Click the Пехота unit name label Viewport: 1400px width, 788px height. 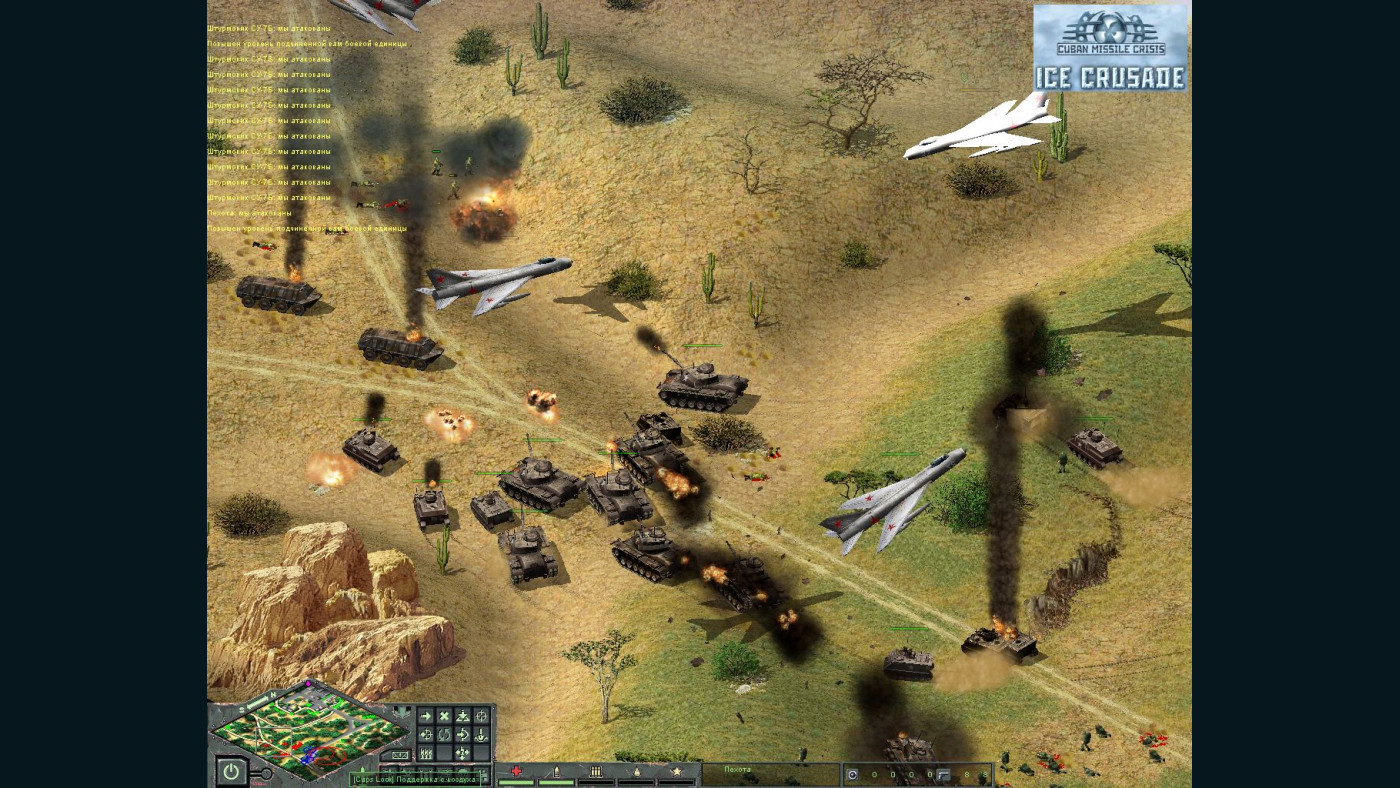[738, 769]
